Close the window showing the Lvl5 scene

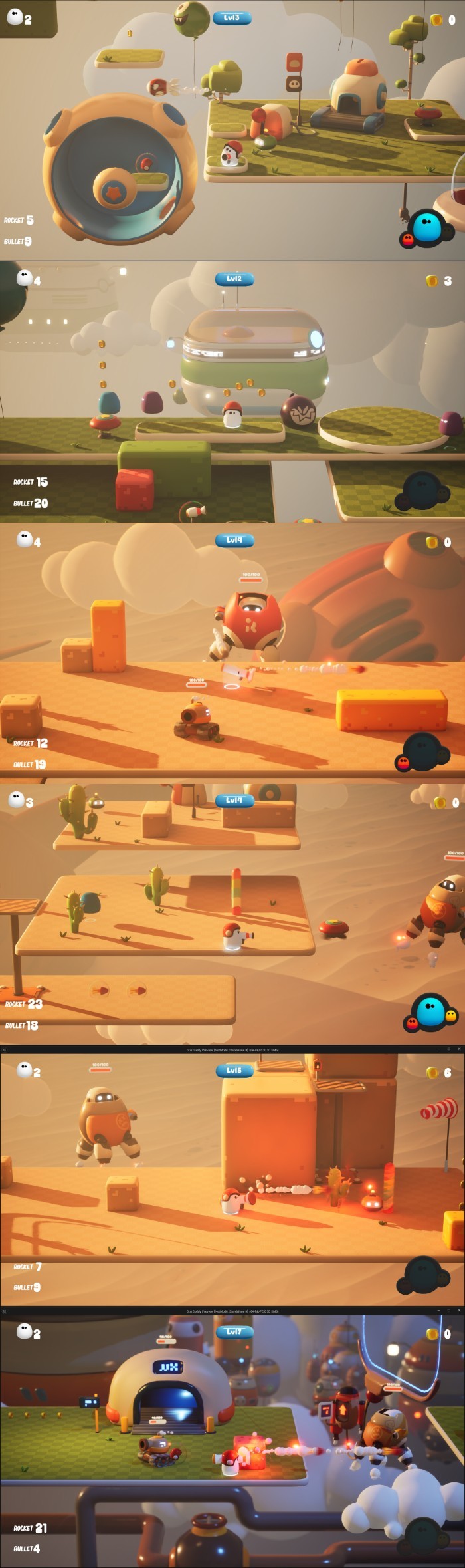pos(458,1049)
